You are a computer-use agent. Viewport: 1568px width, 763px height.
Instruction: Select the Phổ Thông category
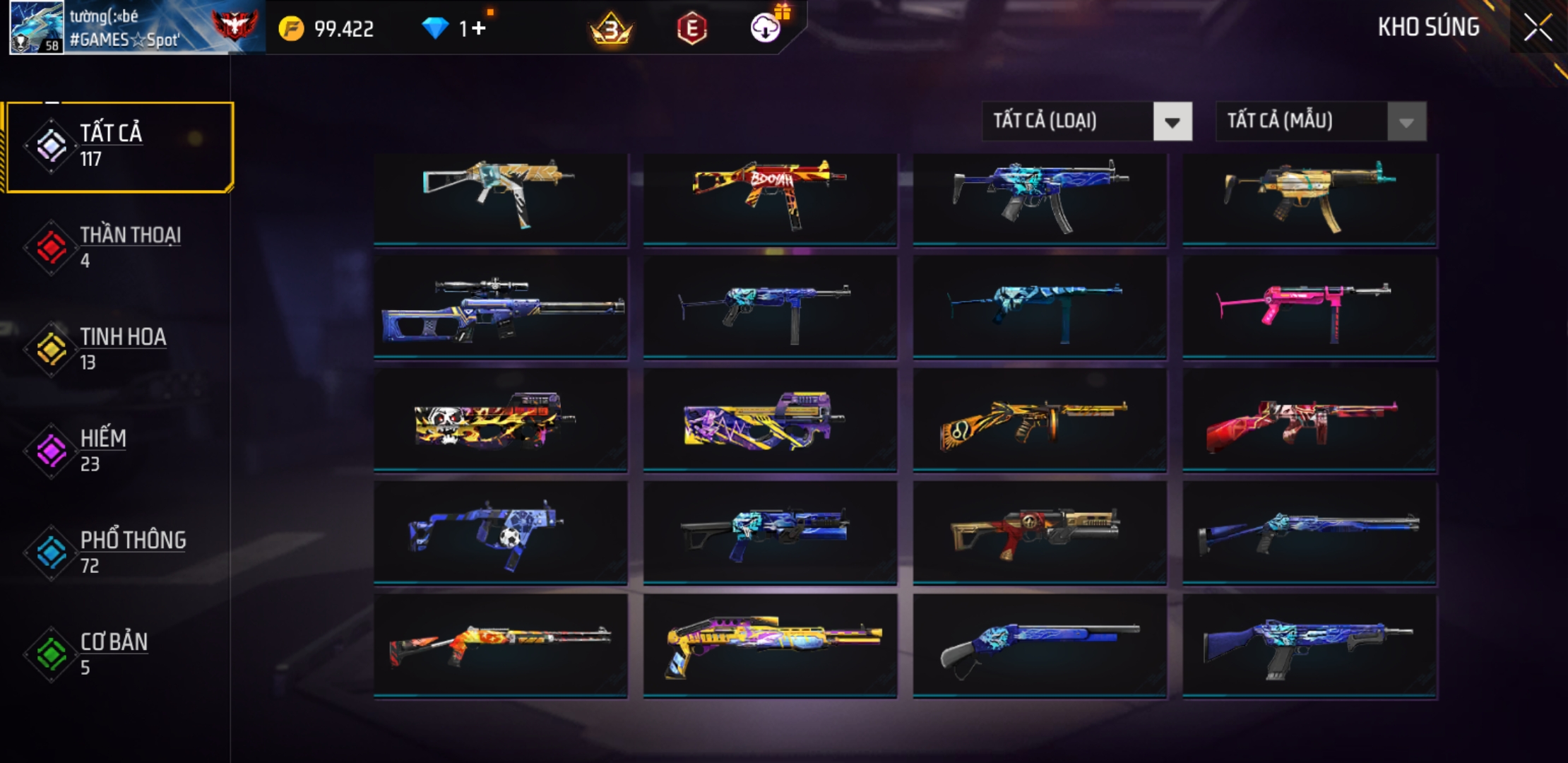coord(120,552)
